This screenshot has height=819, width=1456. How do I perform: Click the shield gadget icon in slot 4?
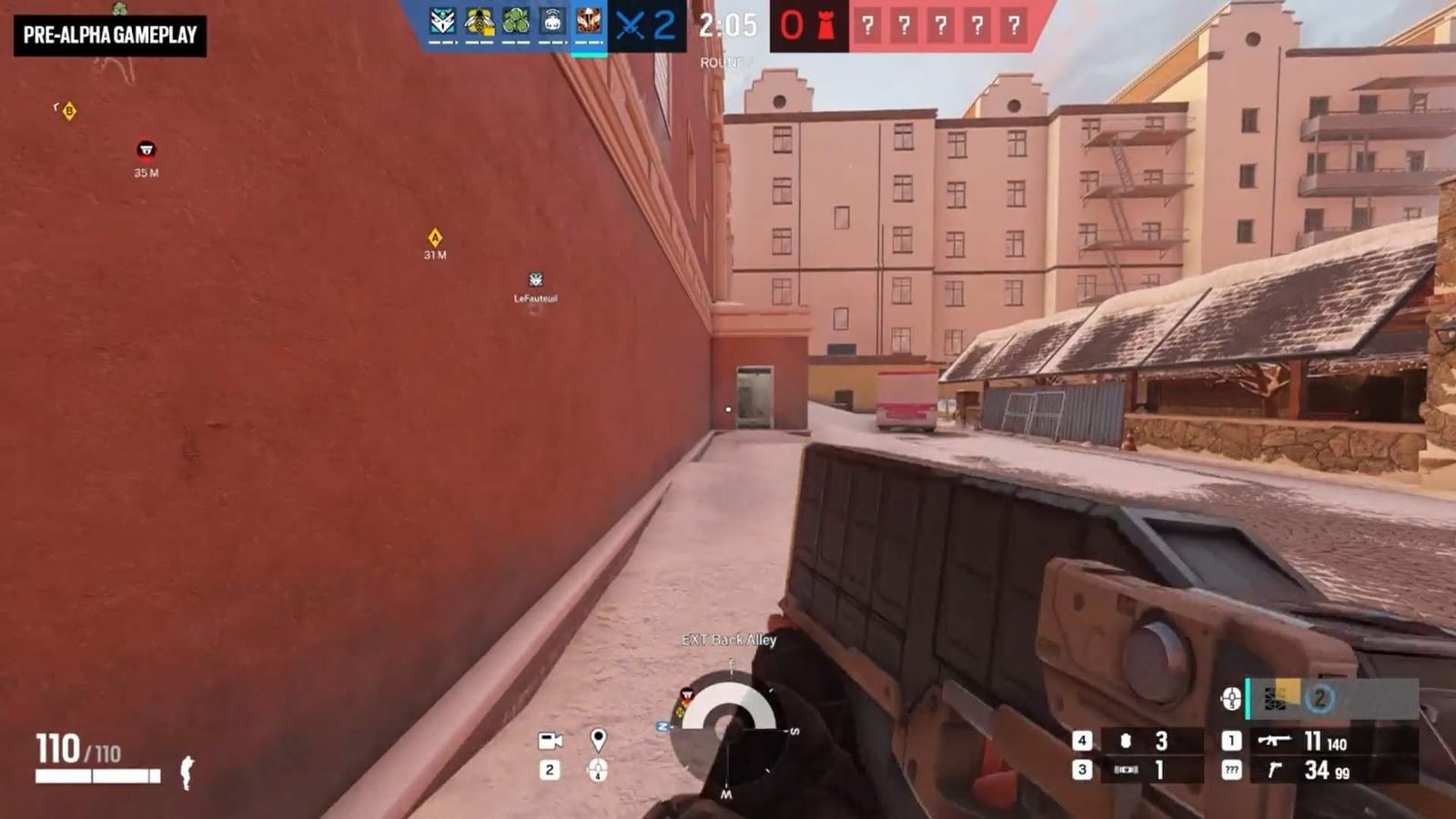tap(1127, 742)
